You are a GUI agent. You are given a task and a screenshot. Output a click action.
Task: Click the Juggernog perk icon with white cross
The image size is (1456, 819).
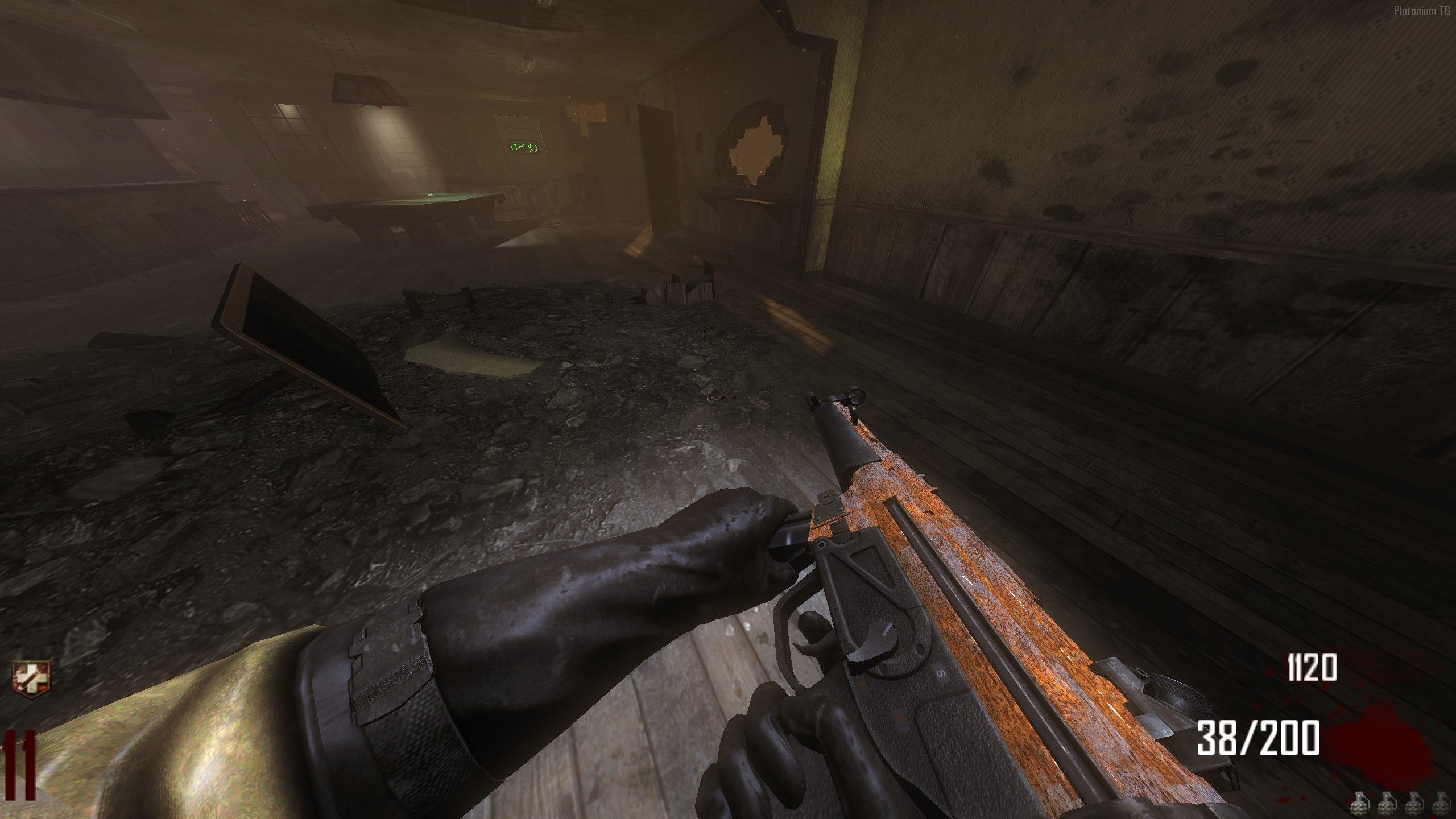click(x=32, y=679)
